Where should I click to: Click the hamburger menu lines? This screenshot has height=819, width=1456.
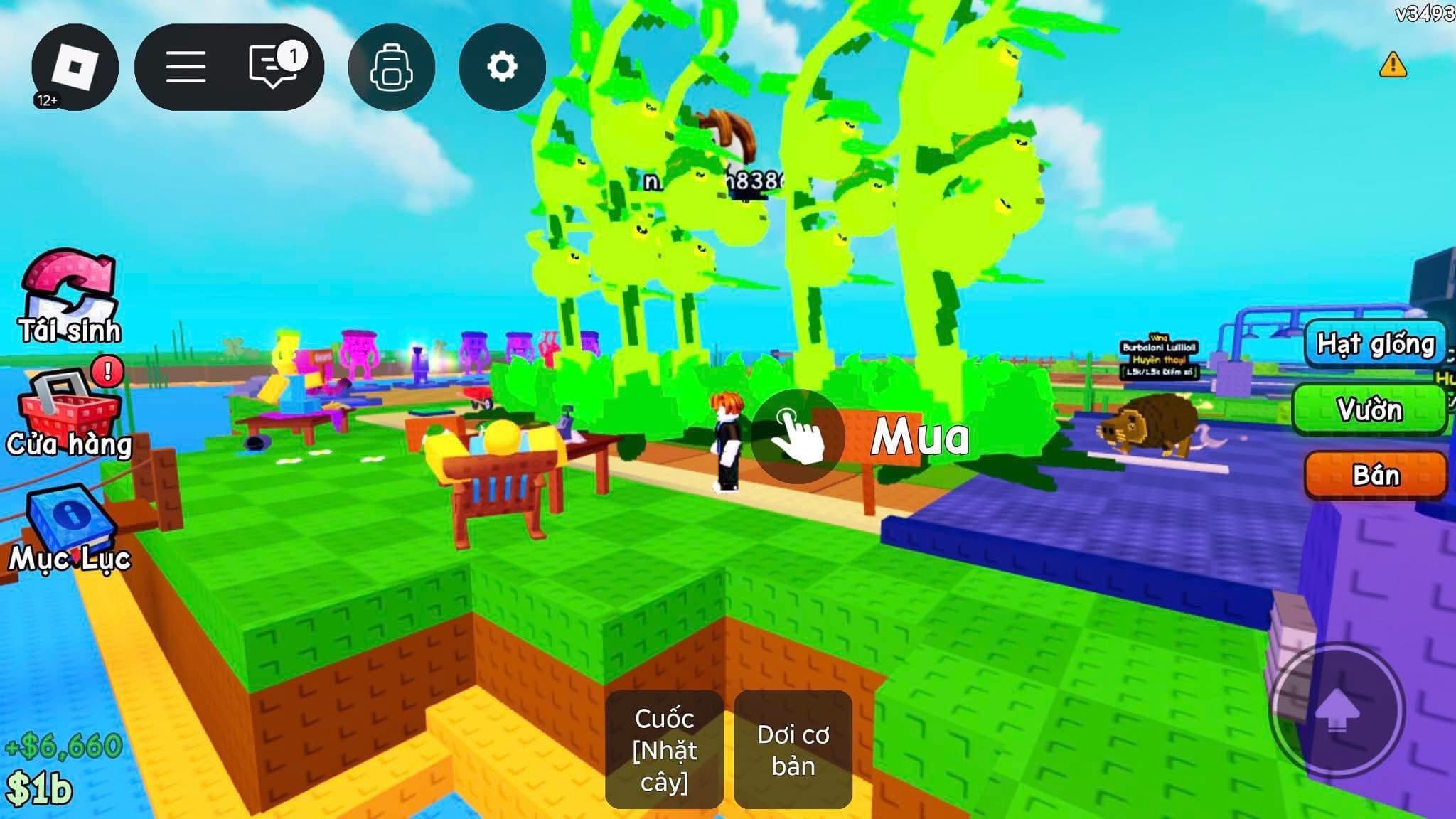click(x=186, y=65)
